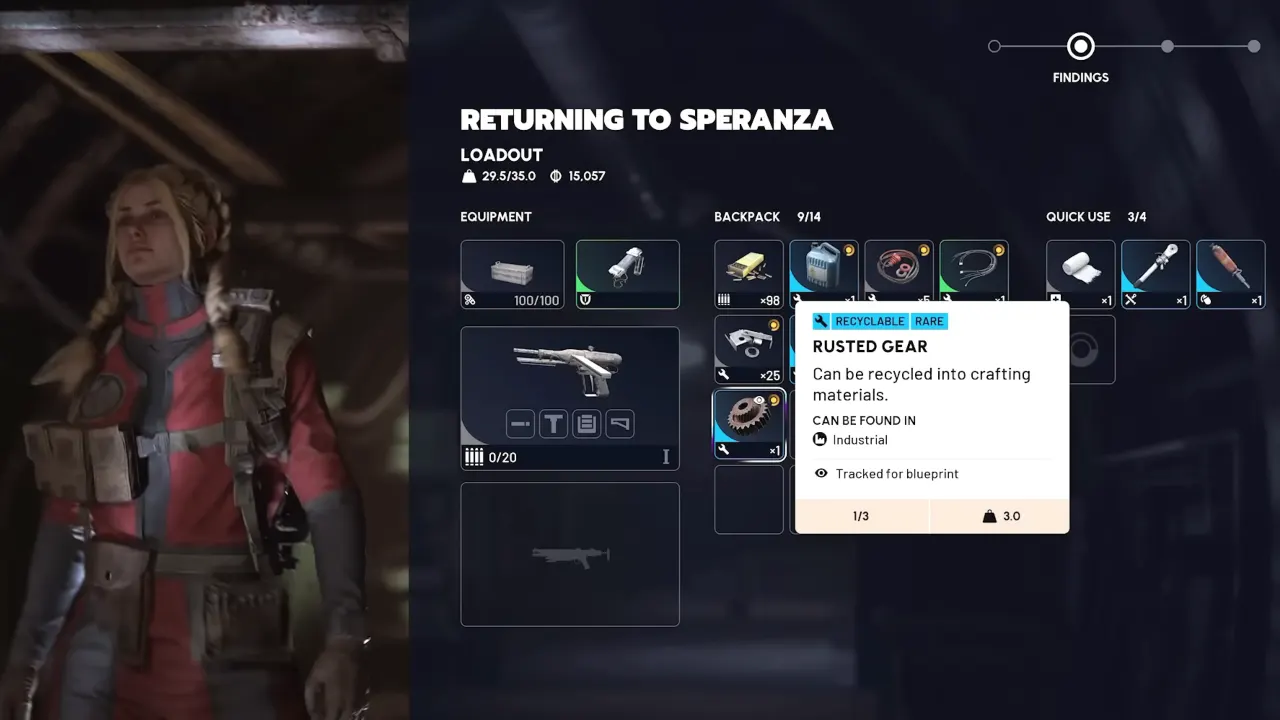This screenshot has height=720, width=1280.
Task: Click the Rusted Gear item in the backpack
Action: coord(748,424)
